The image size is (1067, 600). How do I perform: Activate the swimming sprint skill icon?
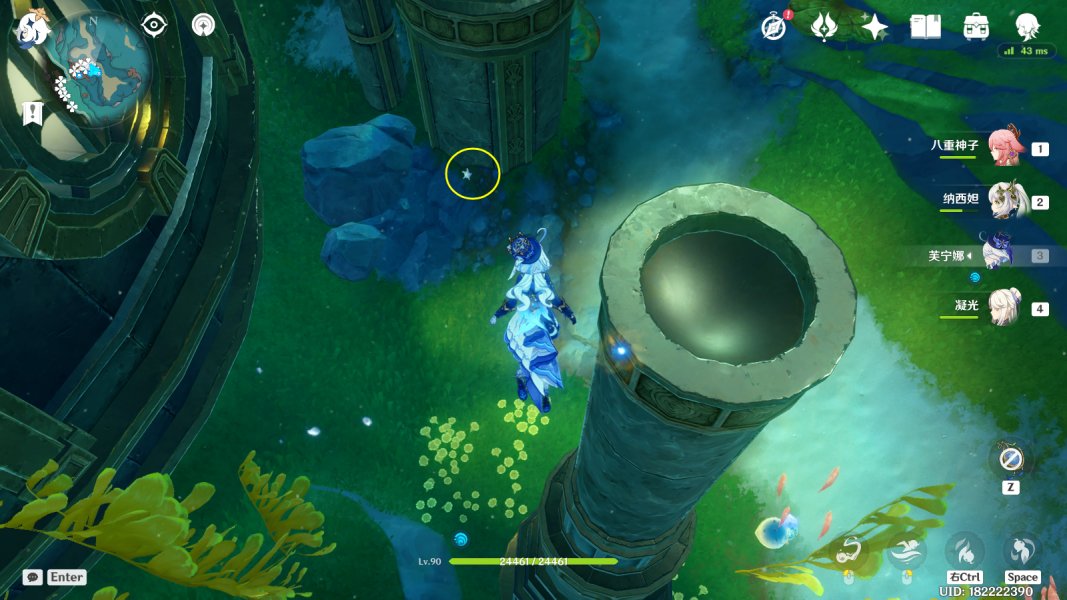[x=908, y=551]
